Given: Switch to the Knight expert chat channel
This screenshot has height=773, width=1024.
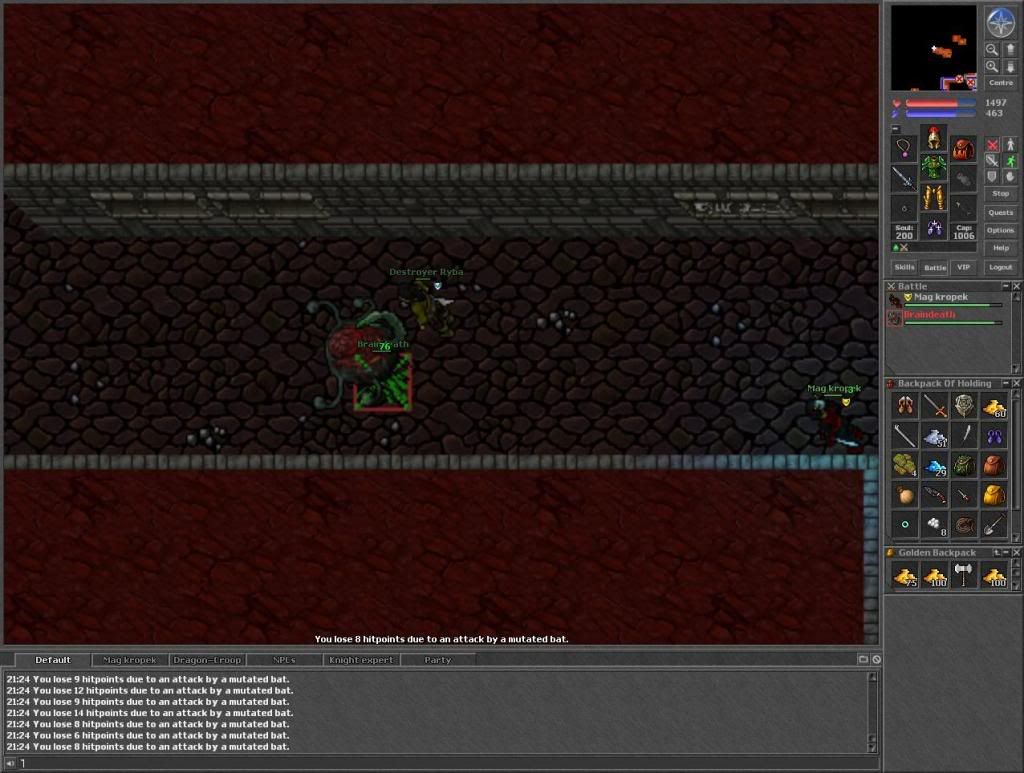Looking at the screenshot, I should (x=362, y=660).
